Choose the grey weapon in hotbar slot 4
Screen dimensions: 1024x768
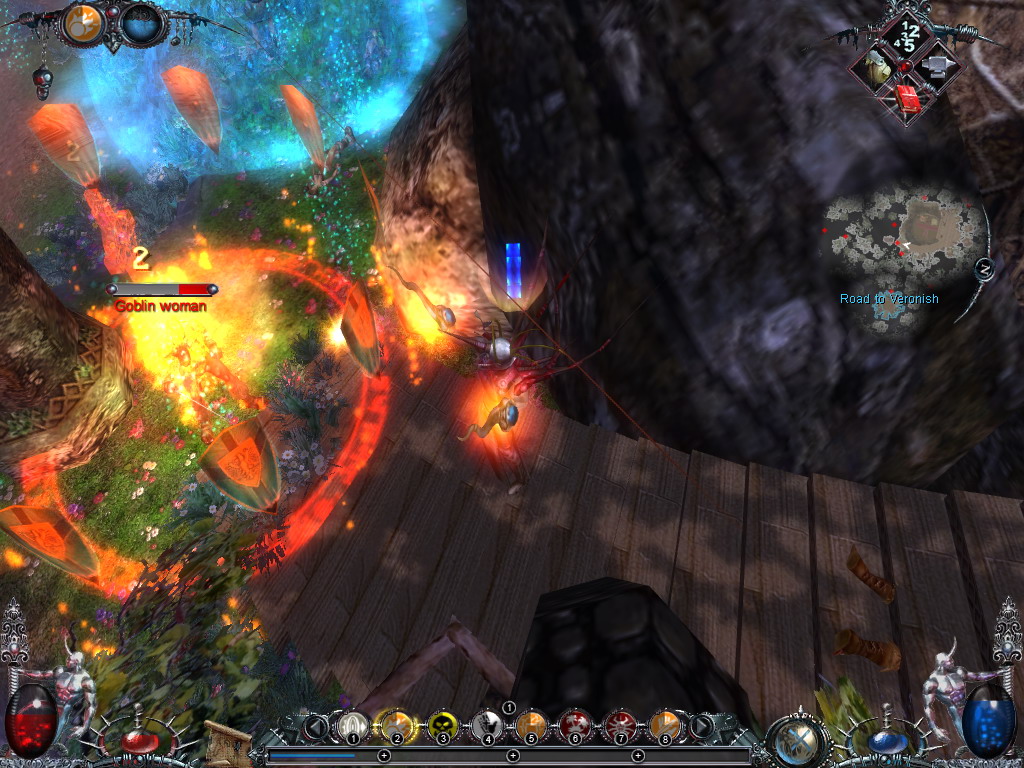487,724
